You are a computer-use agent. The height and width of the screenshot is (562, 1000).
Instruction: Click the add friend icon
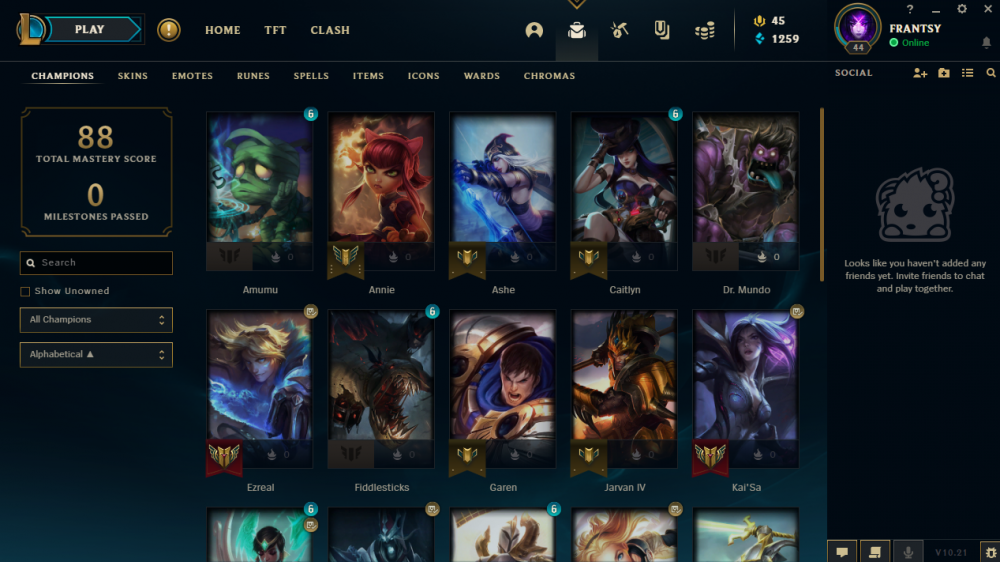tap(920, 73)
